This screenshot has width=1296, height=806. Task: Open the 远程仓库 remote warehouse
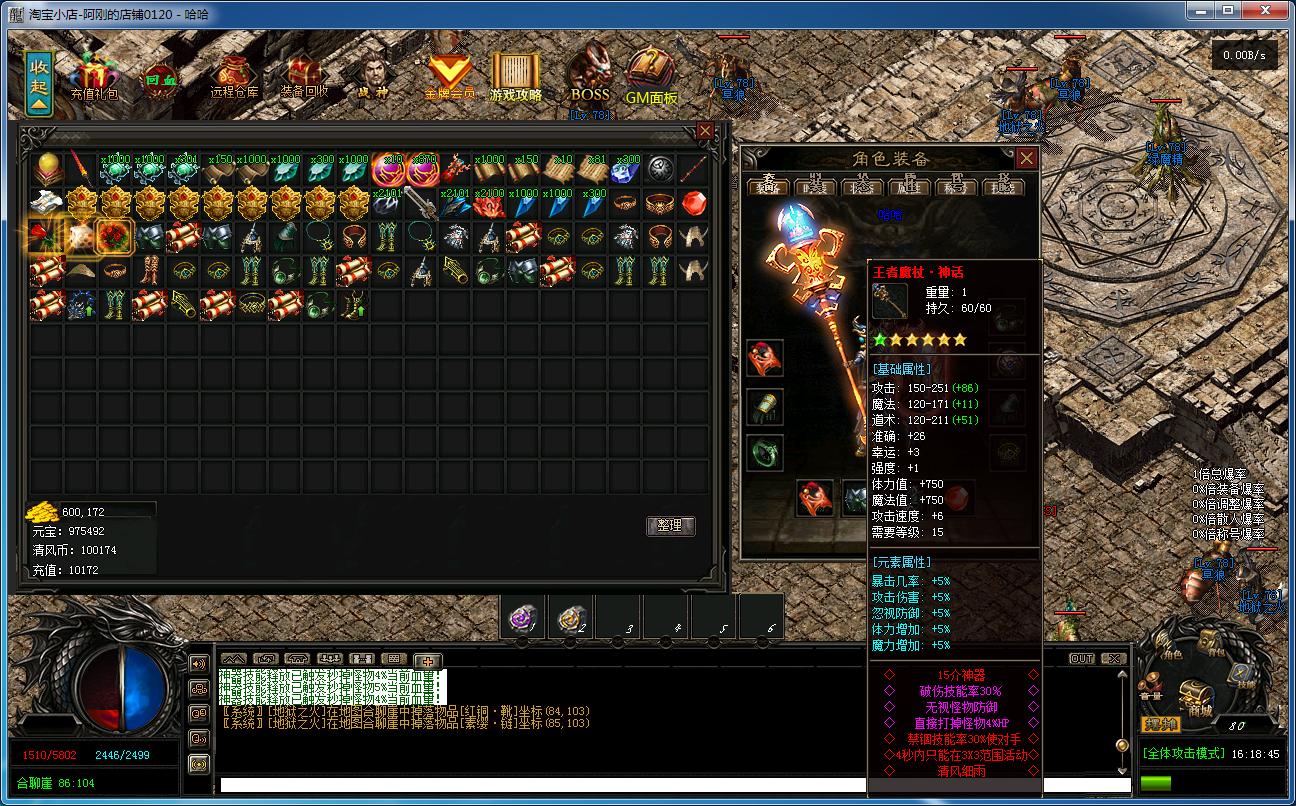click(x=235, y=77)
